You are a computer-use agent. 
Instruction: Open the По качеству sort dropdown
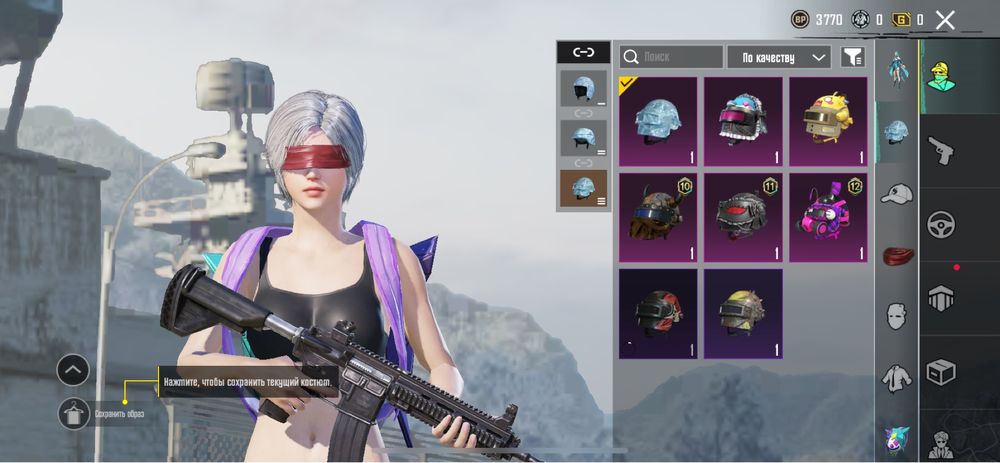coord(779,57)
